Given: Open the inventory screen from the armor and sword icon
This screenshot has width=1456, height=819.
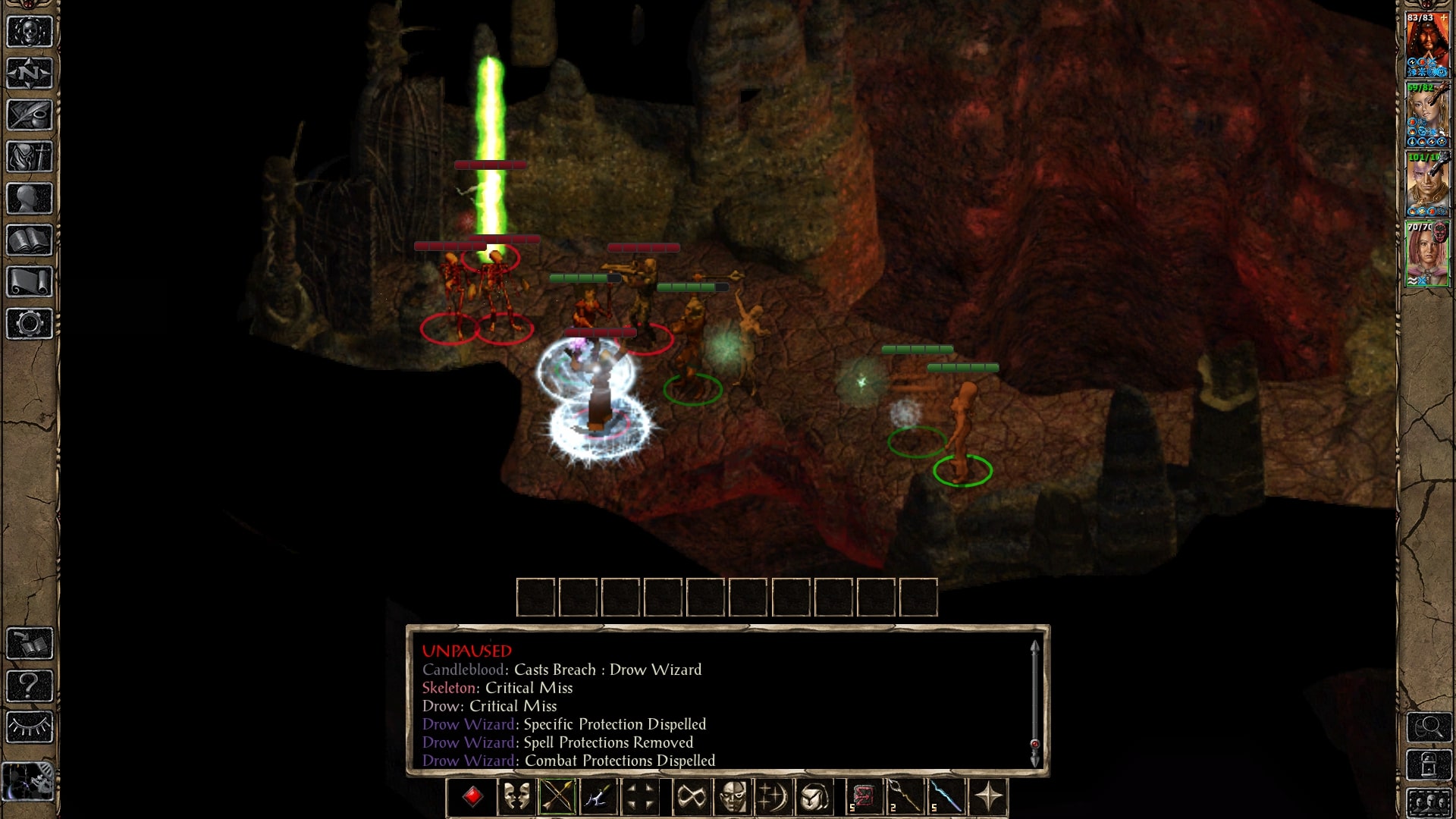Looking at the screenshot, I should tap(30, 157).
